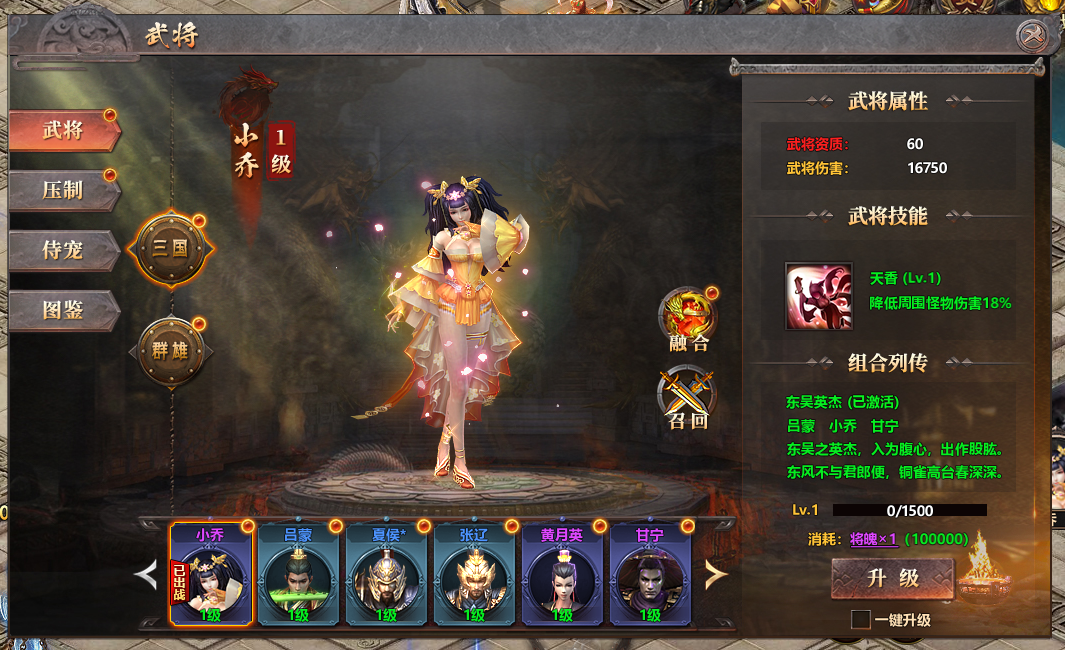Click the 升级 upgrade button
Image resolution: width=1065 pixels, height=650 pixels.
892,578
